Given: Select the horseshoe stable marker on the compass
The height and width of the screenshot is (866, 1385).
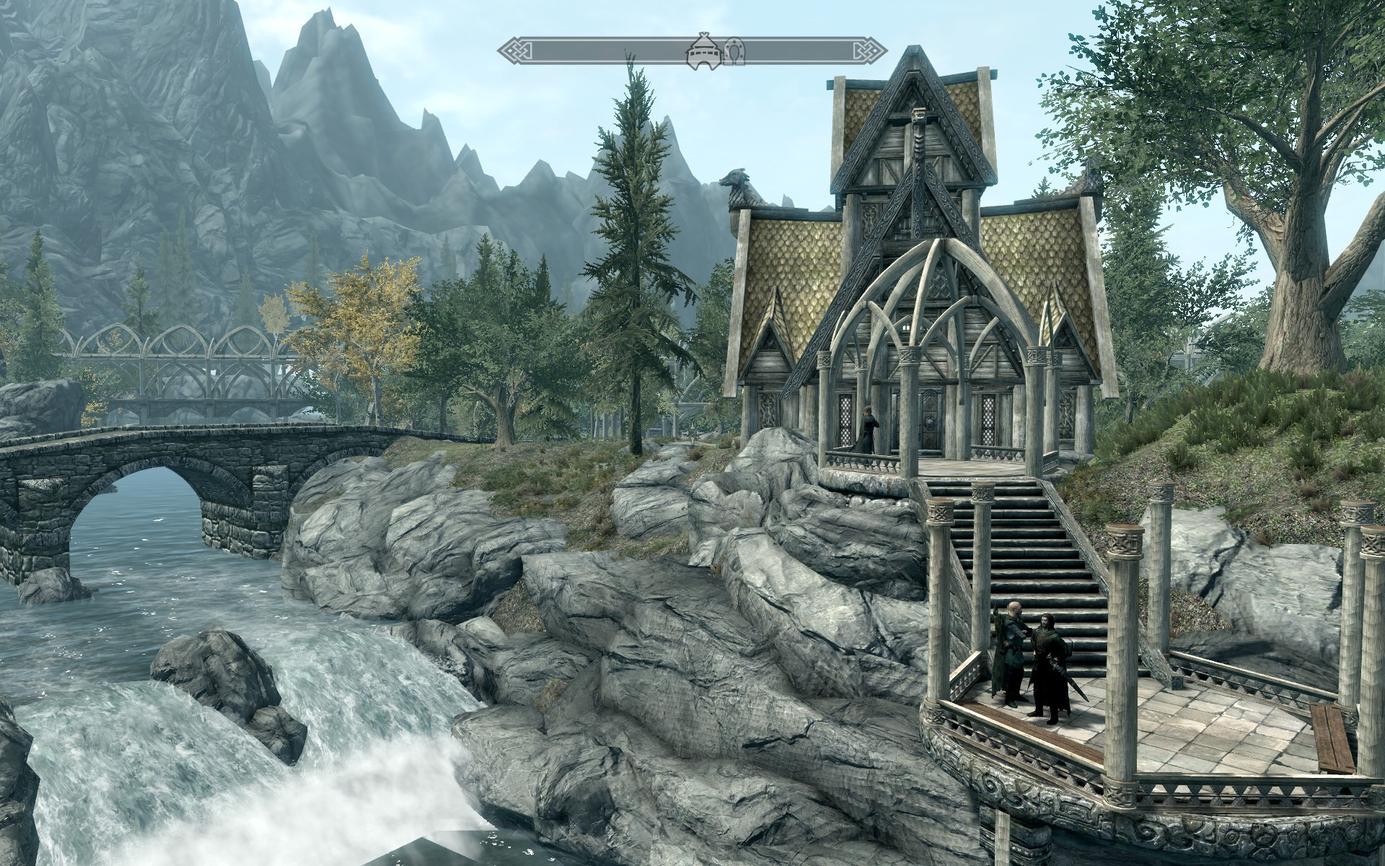Looking at the screenshot, I should (x=734, y=51).
